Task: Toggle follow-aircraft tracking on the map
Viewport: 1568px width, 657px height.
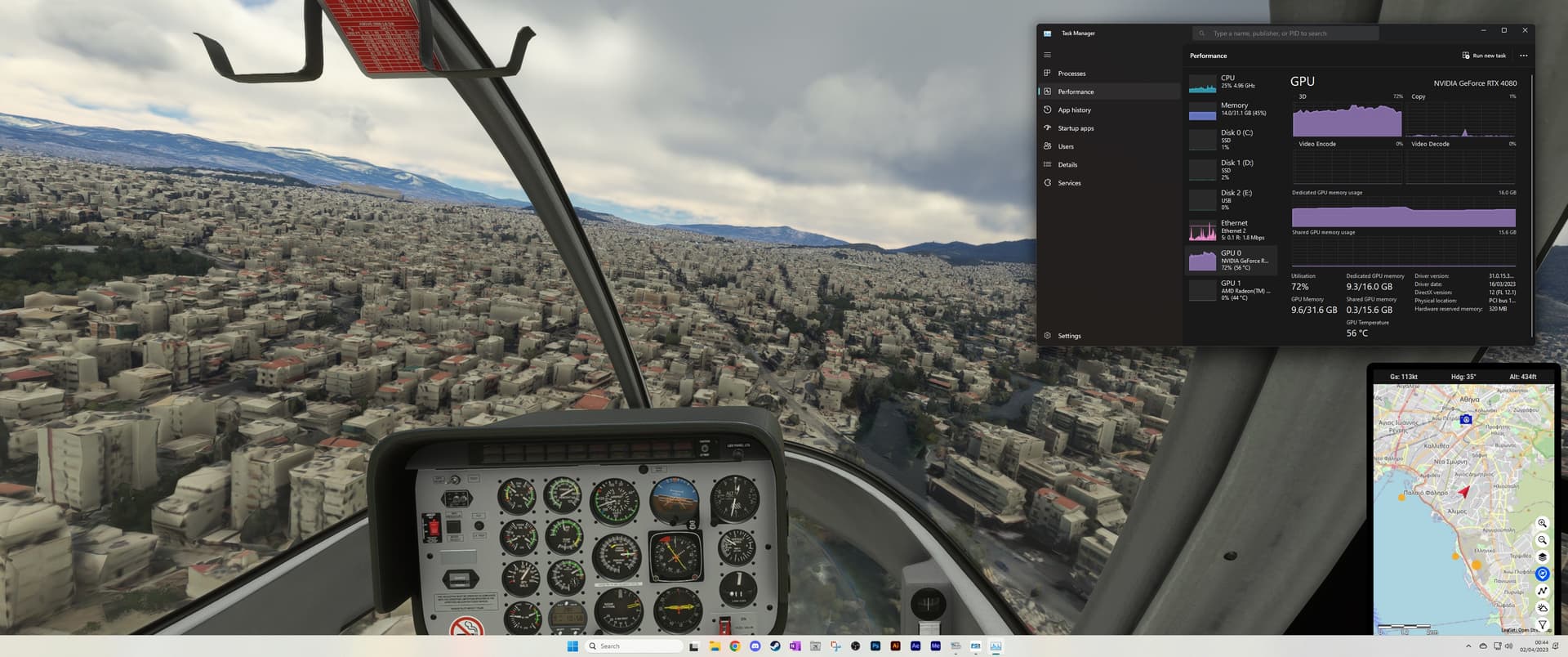Action: click(x=1543, y=574)
